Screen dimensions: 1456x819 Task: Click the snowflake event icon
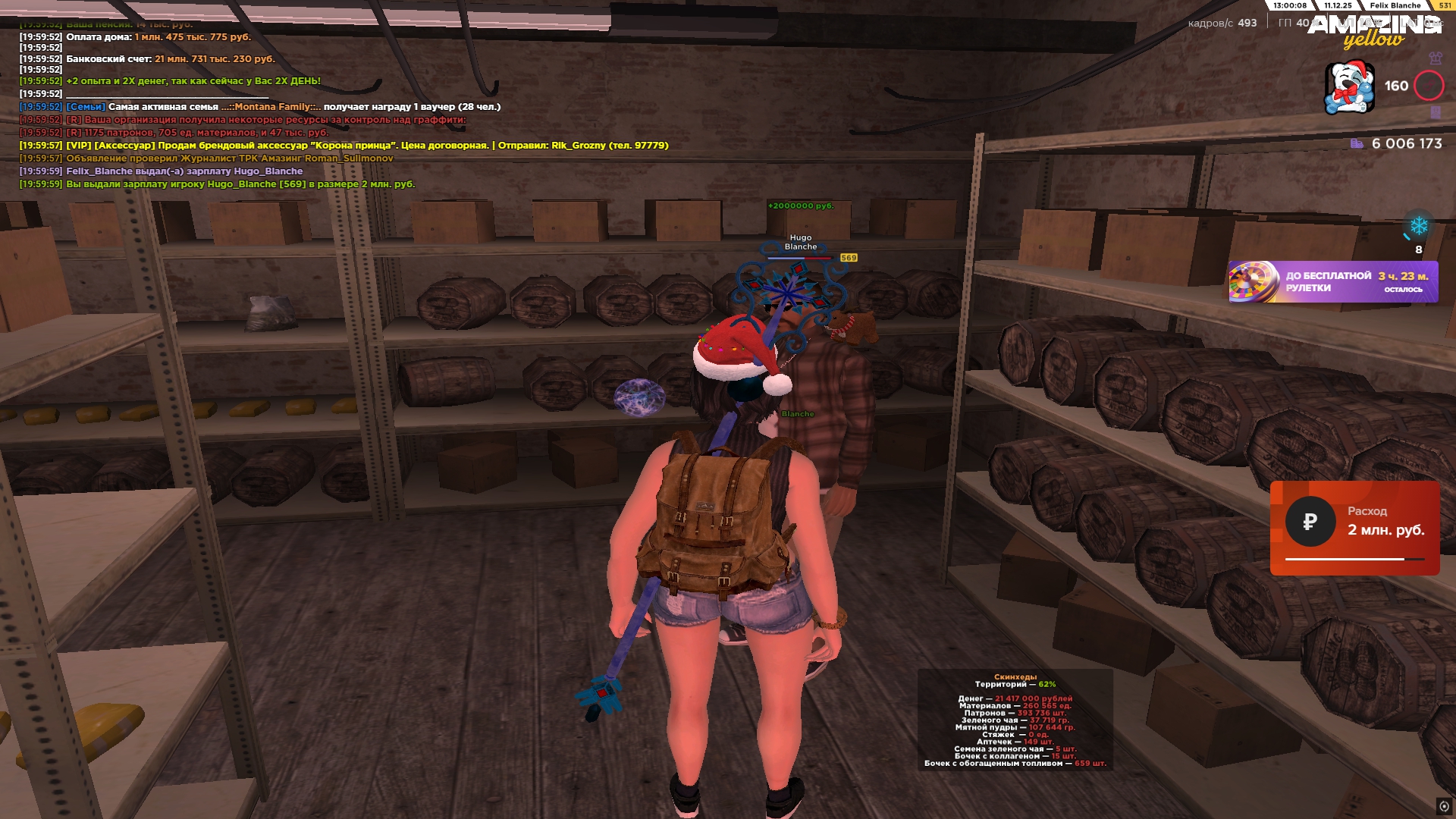1418,226
